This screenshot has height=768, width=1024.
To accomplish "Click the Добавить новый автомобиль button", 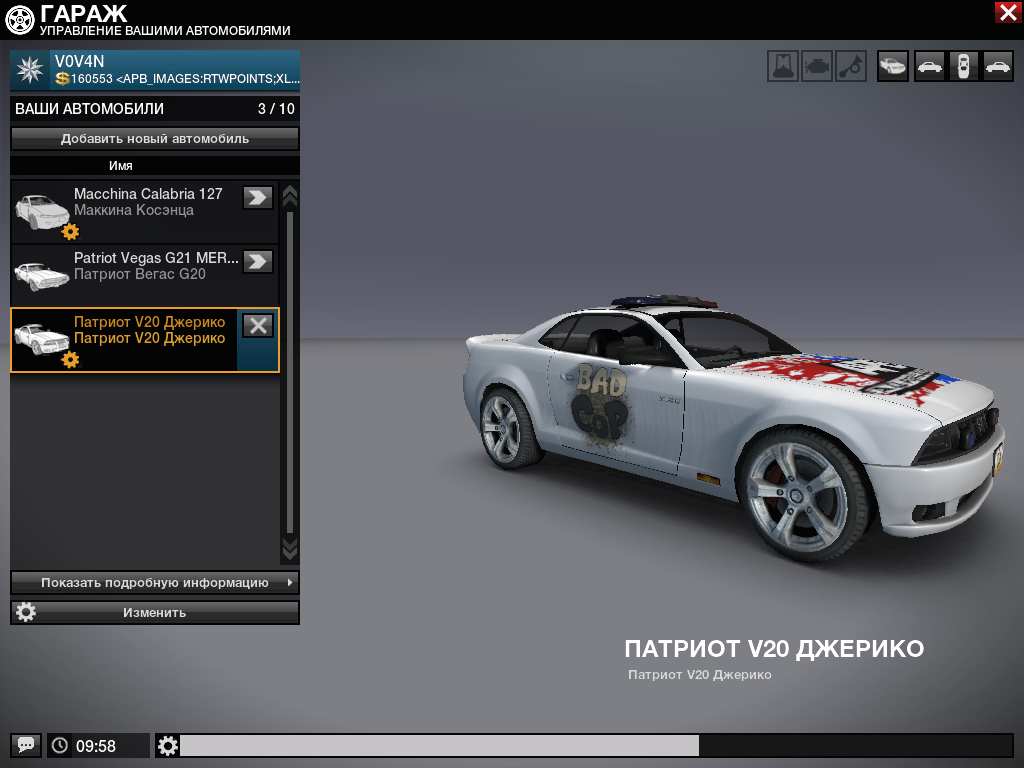I will coord(155,139).
